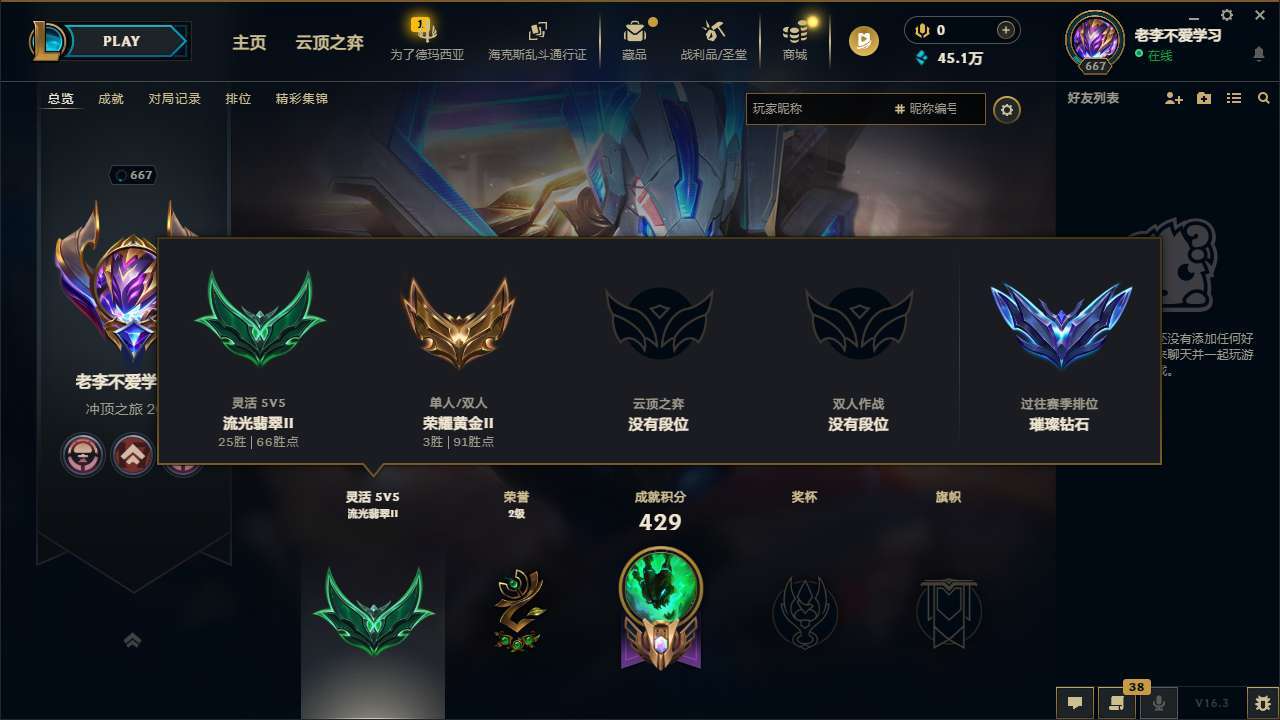Image resolution: width=1280 pixels, height=720 pixels.
Task: Collapse the profile banner with chevron
Action: pos(133,640)
